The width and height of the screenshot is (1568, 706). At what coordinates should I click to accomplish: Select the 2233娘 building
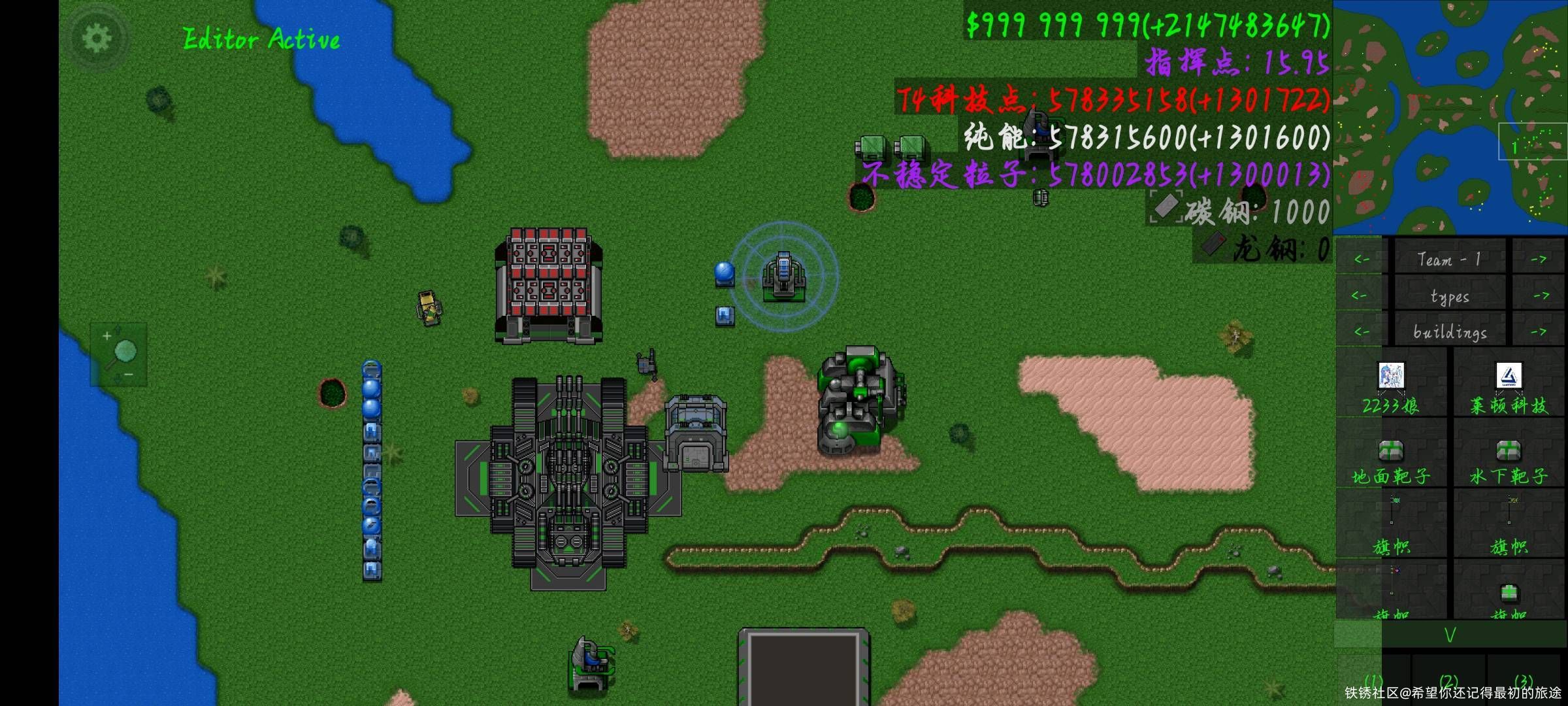[x=1391, y=387]
